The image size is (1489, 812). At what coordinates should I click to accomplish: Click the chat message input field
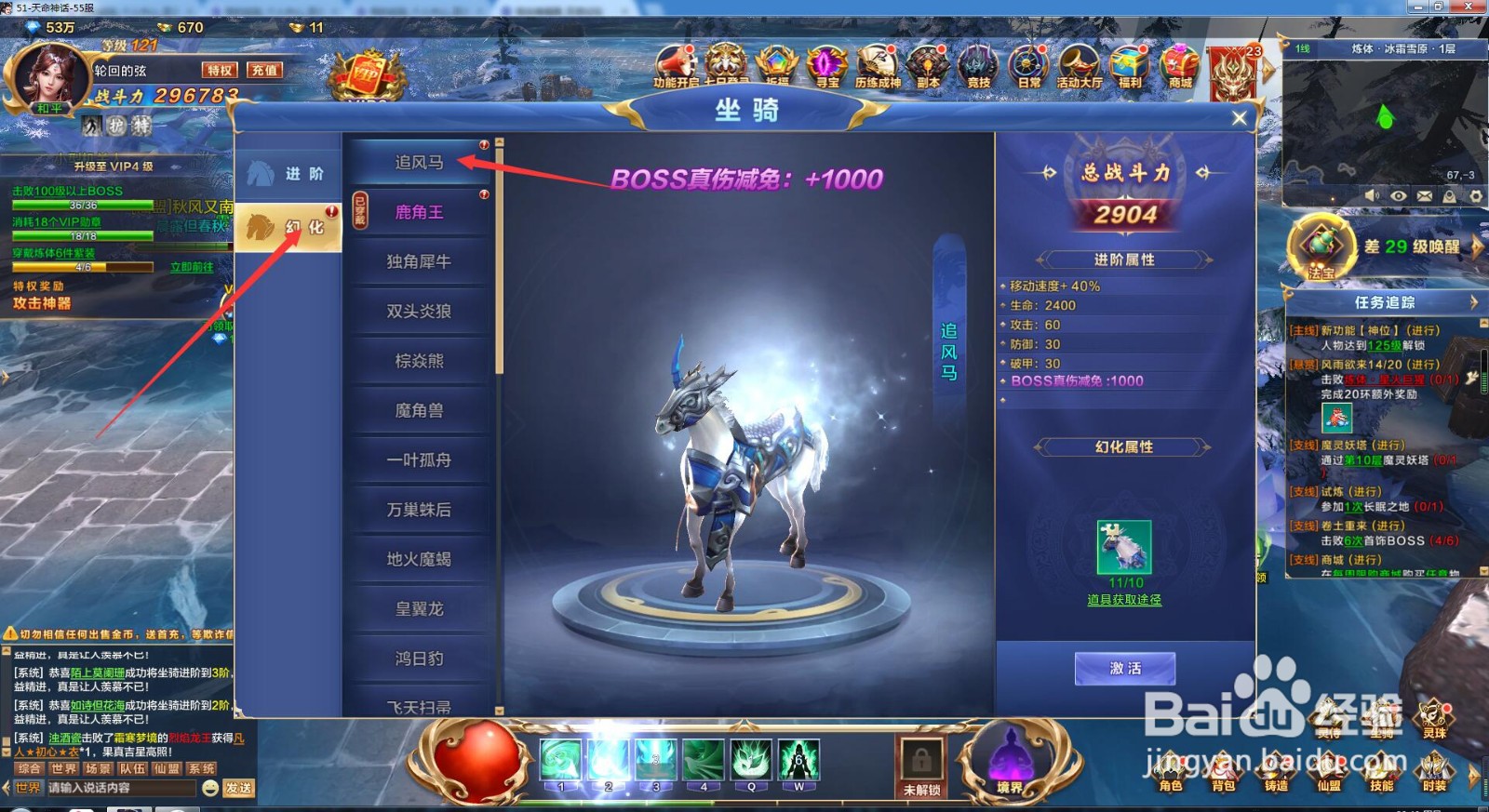pyautogui.click(x=121, y=787)
